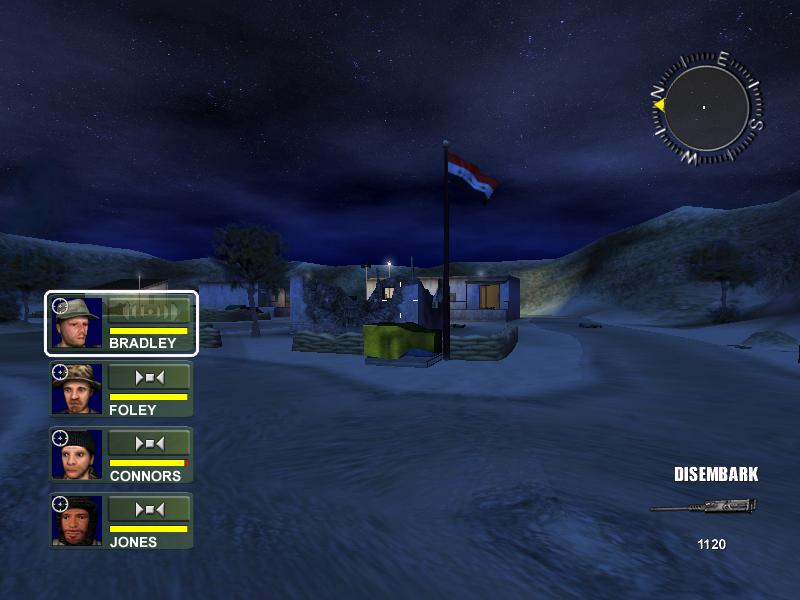Choose Connors from the squad list
Image resolution: width=800 pixels, height=600 pixels.
coord(121,456)
